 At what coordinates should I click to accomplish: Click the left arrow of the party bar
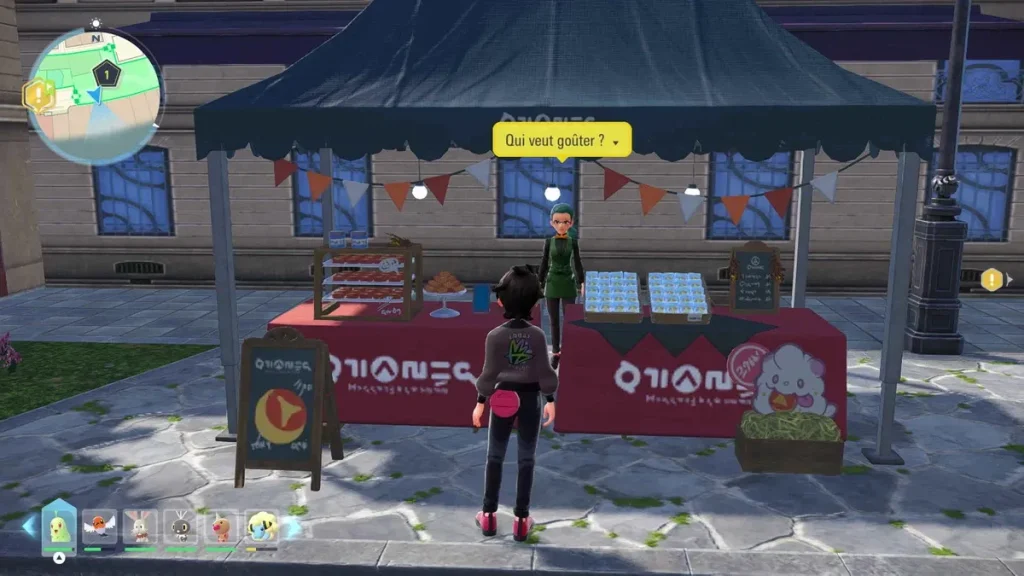[x=28, y=526]
